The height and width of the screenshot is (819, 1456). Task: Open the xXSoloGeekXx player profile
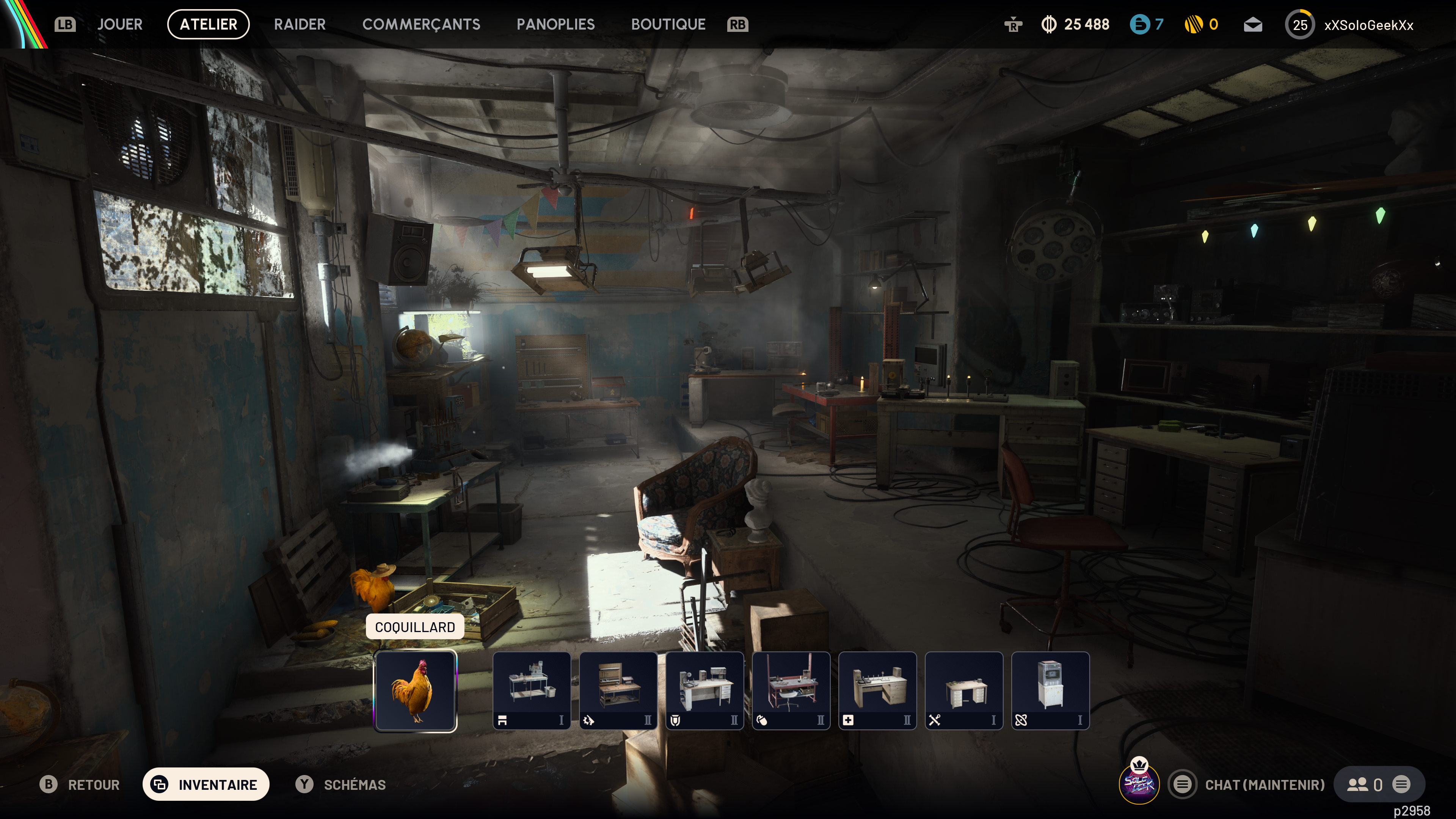pyautogui.click(x=1368, y=25)
